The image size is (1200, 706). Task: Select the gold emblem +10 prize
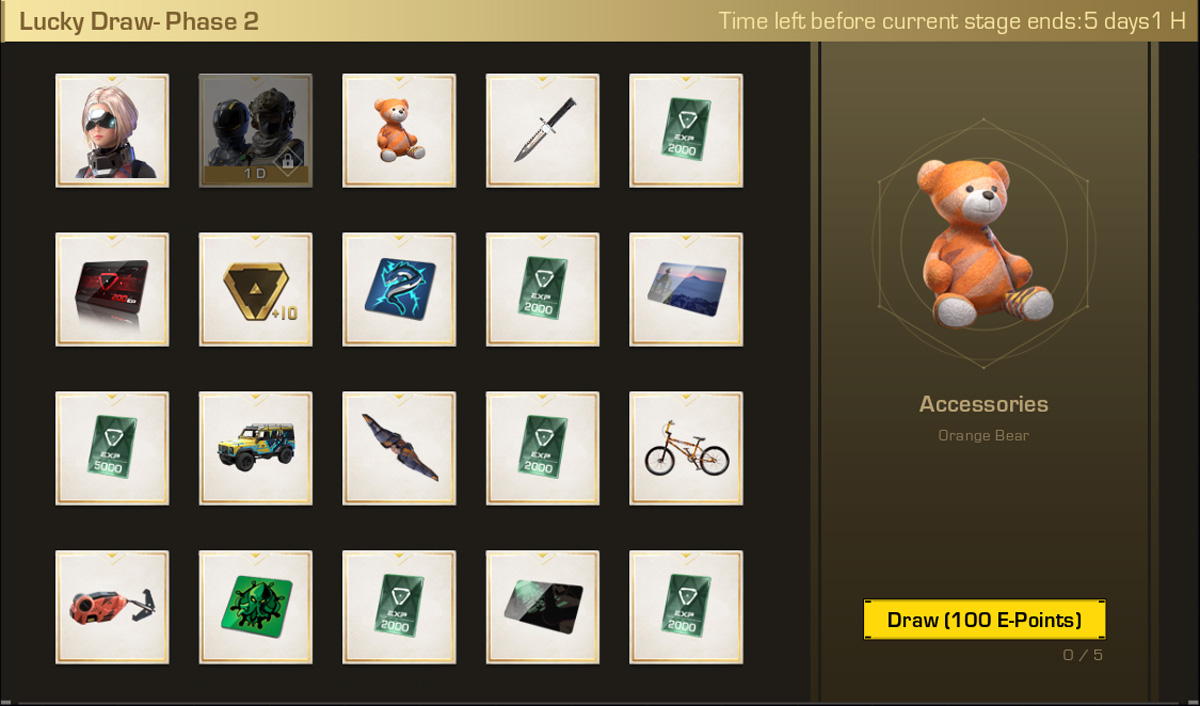click(x=255, y=289)
